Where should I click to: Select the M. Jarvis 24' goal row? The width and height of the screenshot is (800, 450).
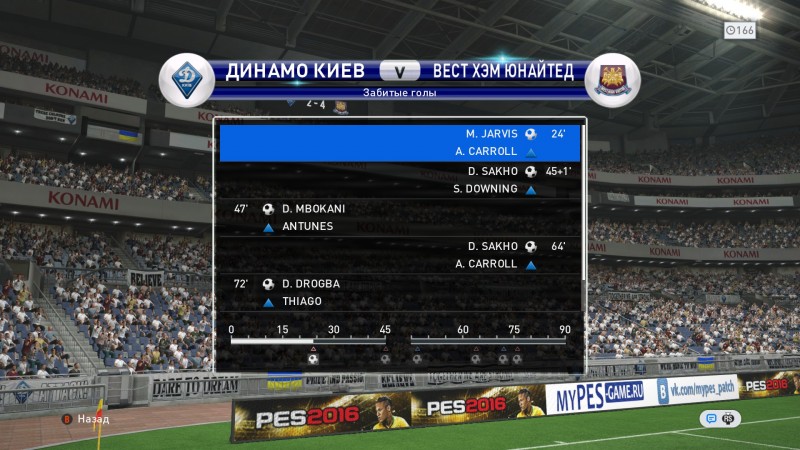(400, 142)
